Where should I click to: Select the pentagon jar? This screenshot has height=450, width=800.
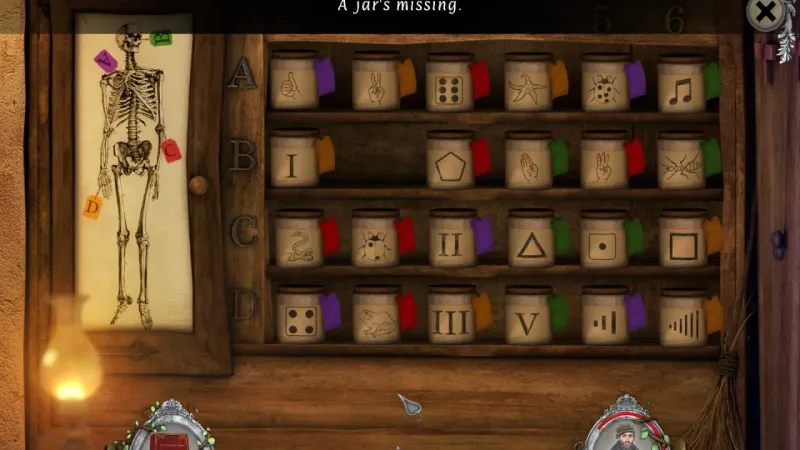pos(450,163)
